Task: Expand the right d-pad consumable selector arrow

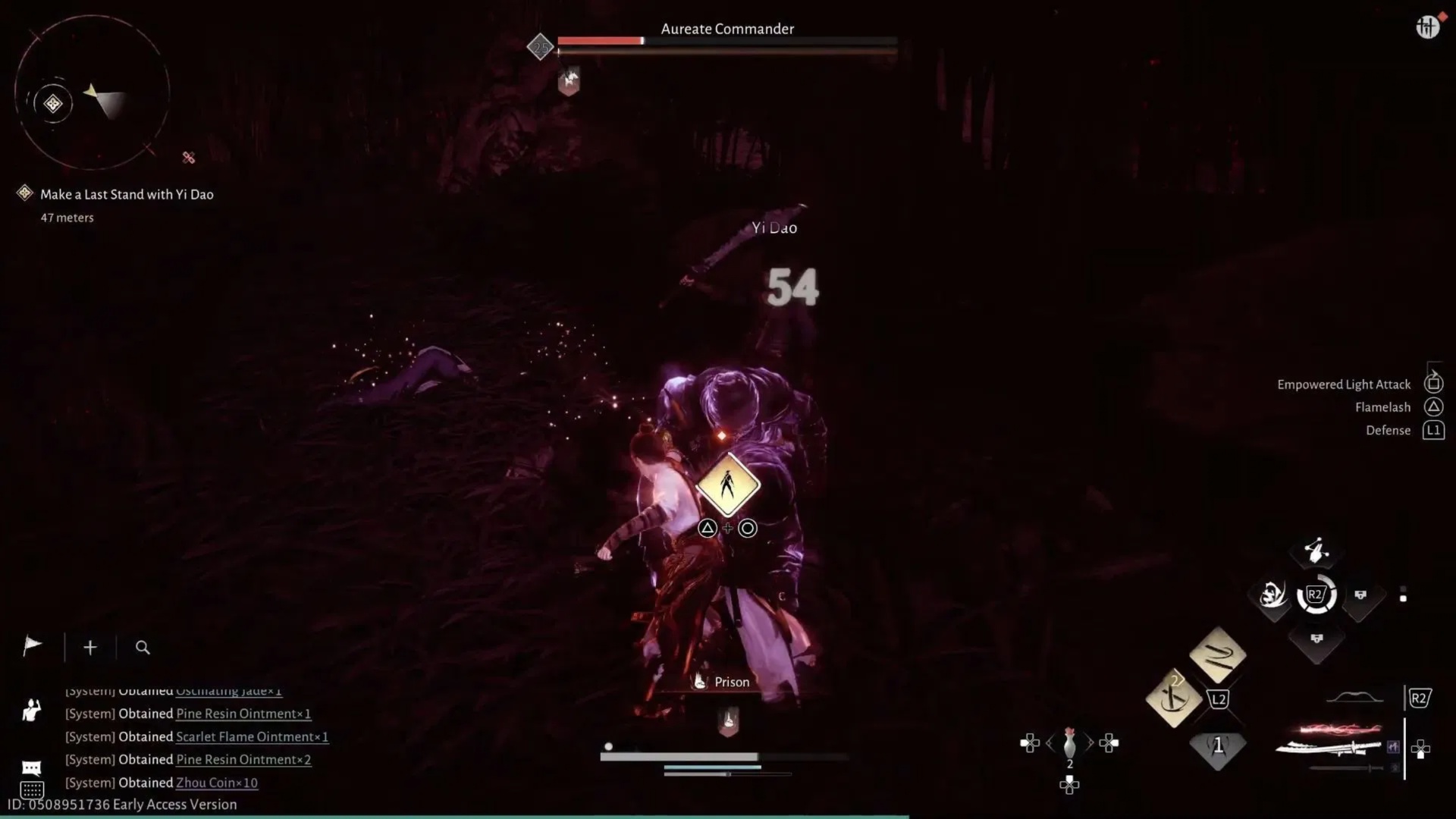Action: [x=1092, y=743]
